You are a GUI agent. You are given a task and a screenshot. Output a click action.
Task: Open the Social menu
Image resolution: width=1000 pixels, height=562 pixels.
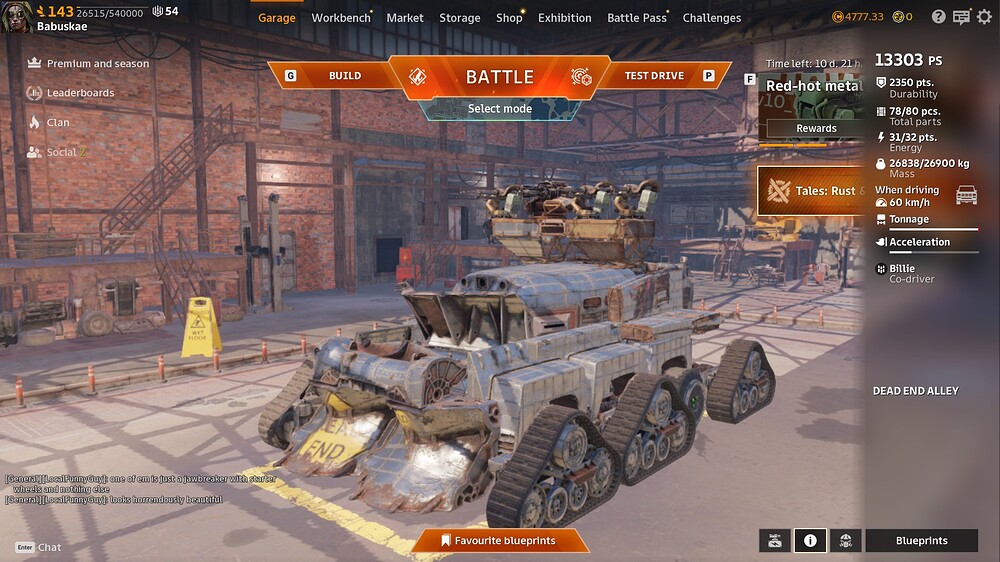[x=62, y=152]
